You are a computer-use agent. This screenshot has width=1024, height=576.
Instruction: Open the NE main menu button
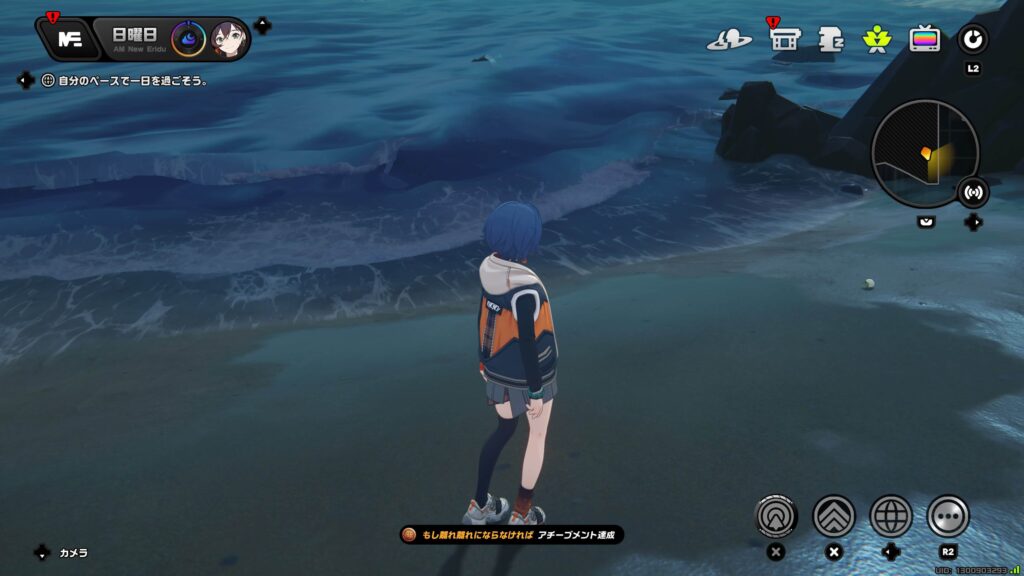click(70, 40)
